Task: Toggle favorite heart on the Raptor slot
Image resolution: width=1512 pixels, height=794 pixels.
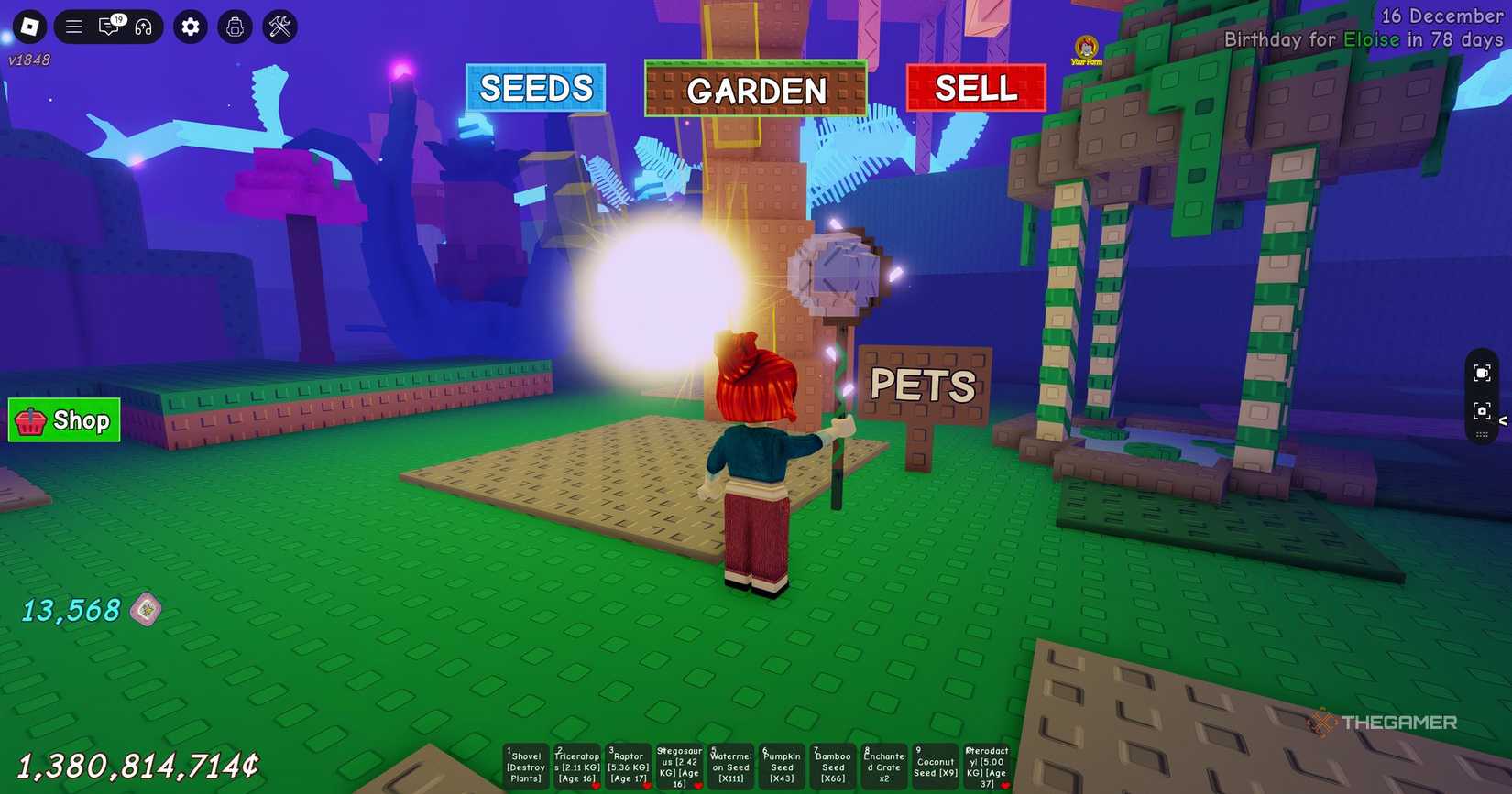Action: (646, 786)
